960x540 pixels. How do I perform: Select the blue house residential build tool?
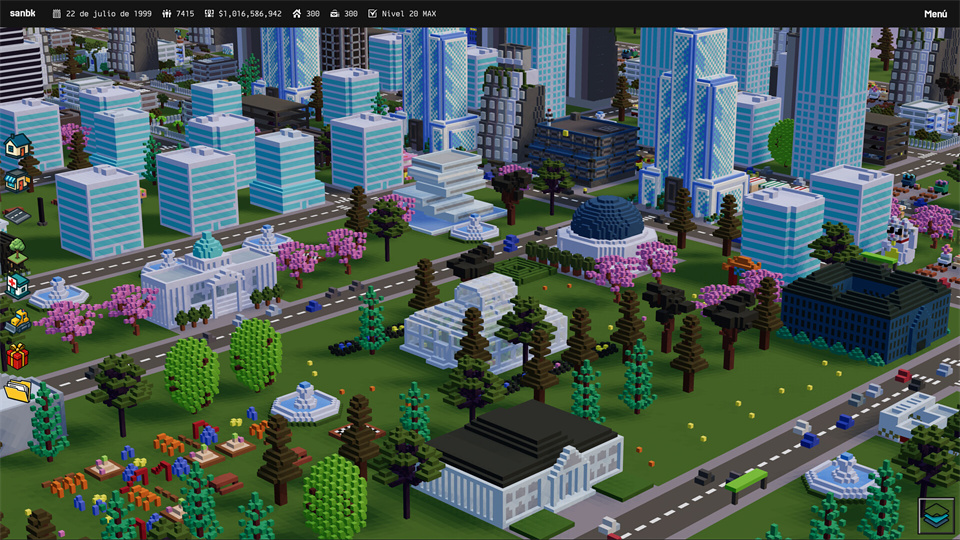tap(17, 146)
